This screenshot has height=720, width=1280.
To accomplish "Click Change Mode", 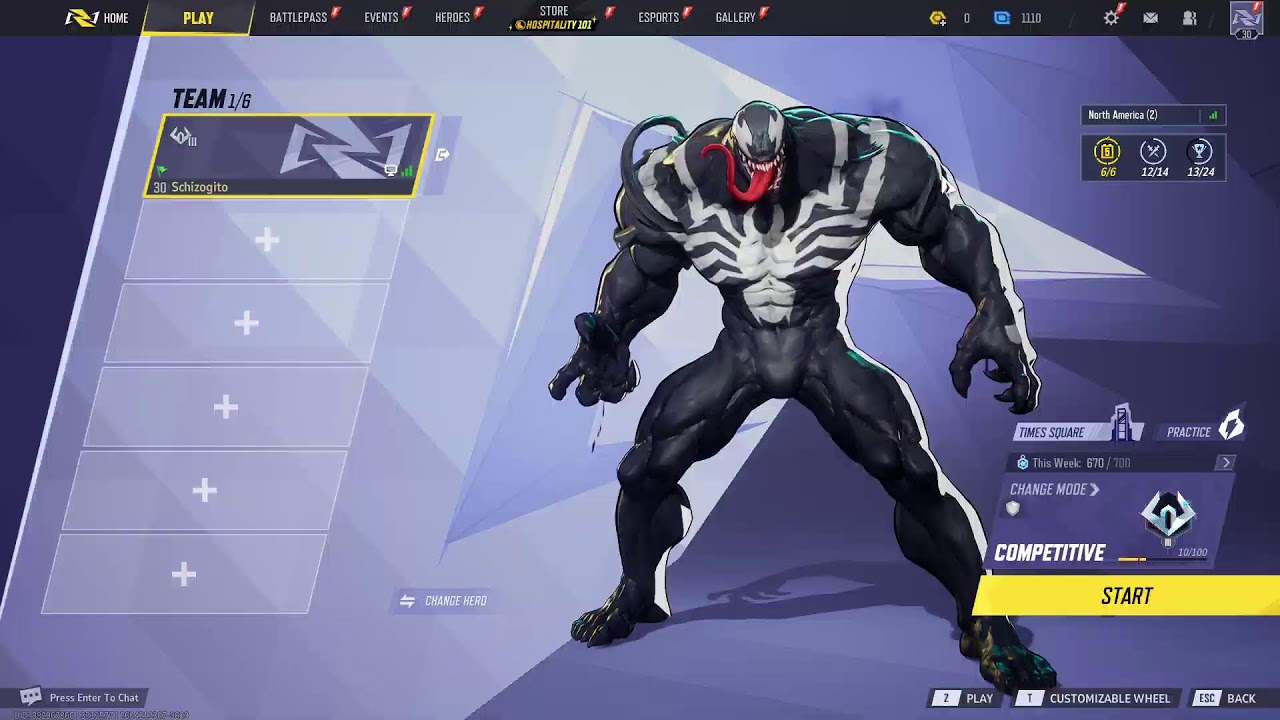I will [x=1054, y=490].
